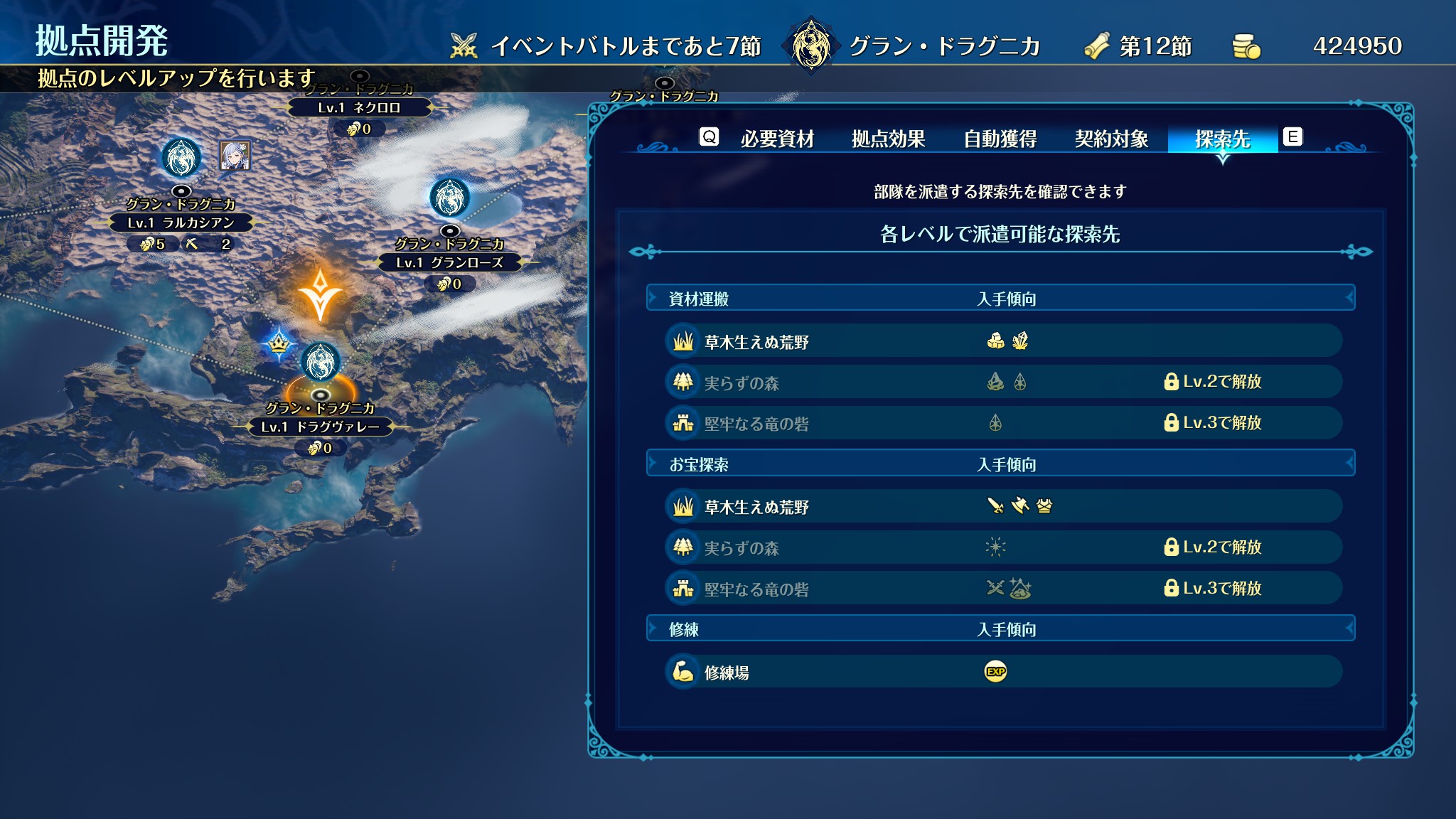Select locked 実らずの森 row under 資材運搬

point(1002,382)
